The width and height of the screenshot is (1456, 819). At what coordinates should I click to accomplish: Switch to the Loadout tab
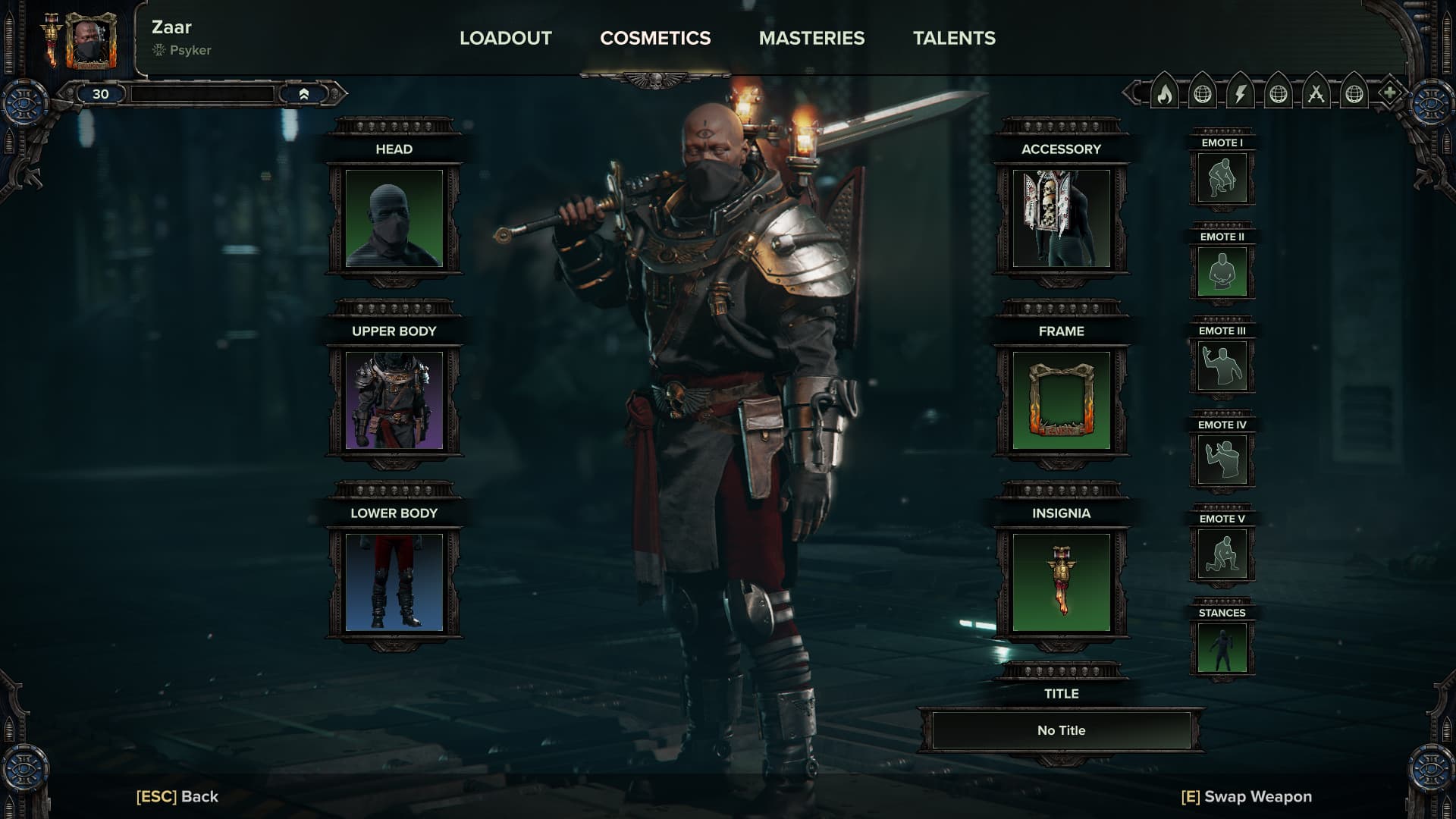[505, 38]
